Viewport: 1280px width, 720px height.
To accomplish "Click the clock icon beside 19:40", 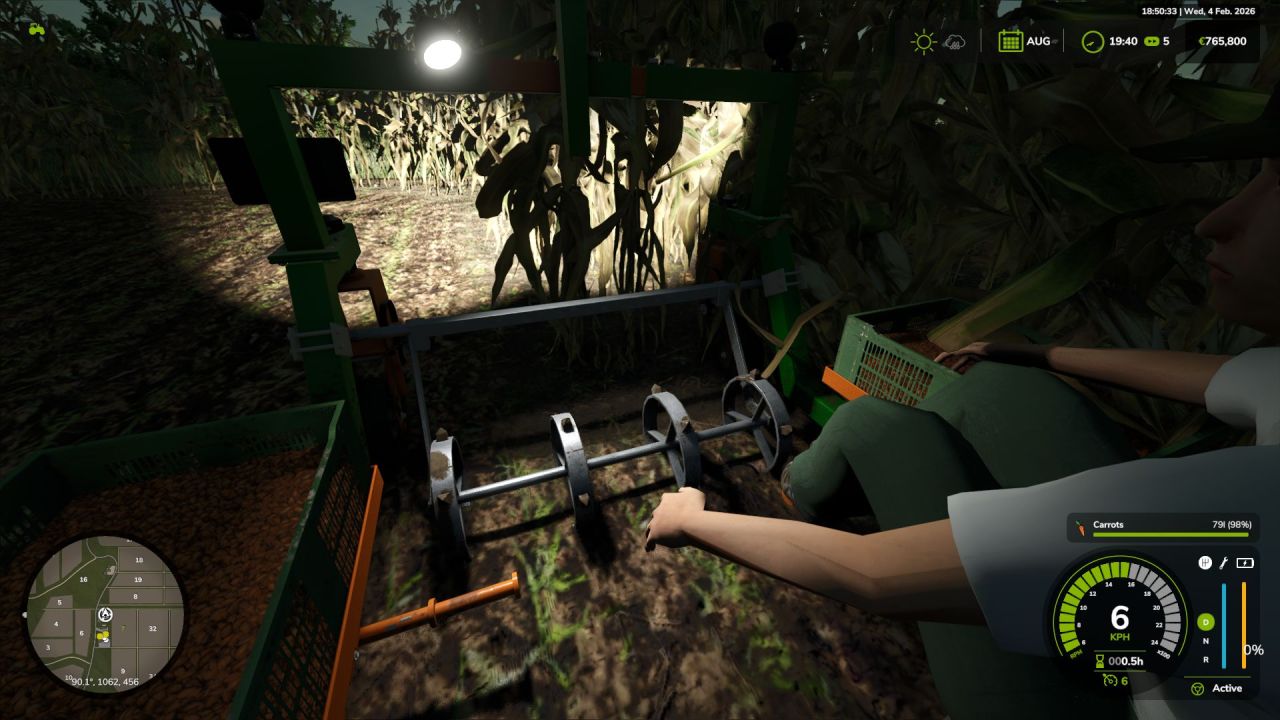I will click(x=1091, y=41).
